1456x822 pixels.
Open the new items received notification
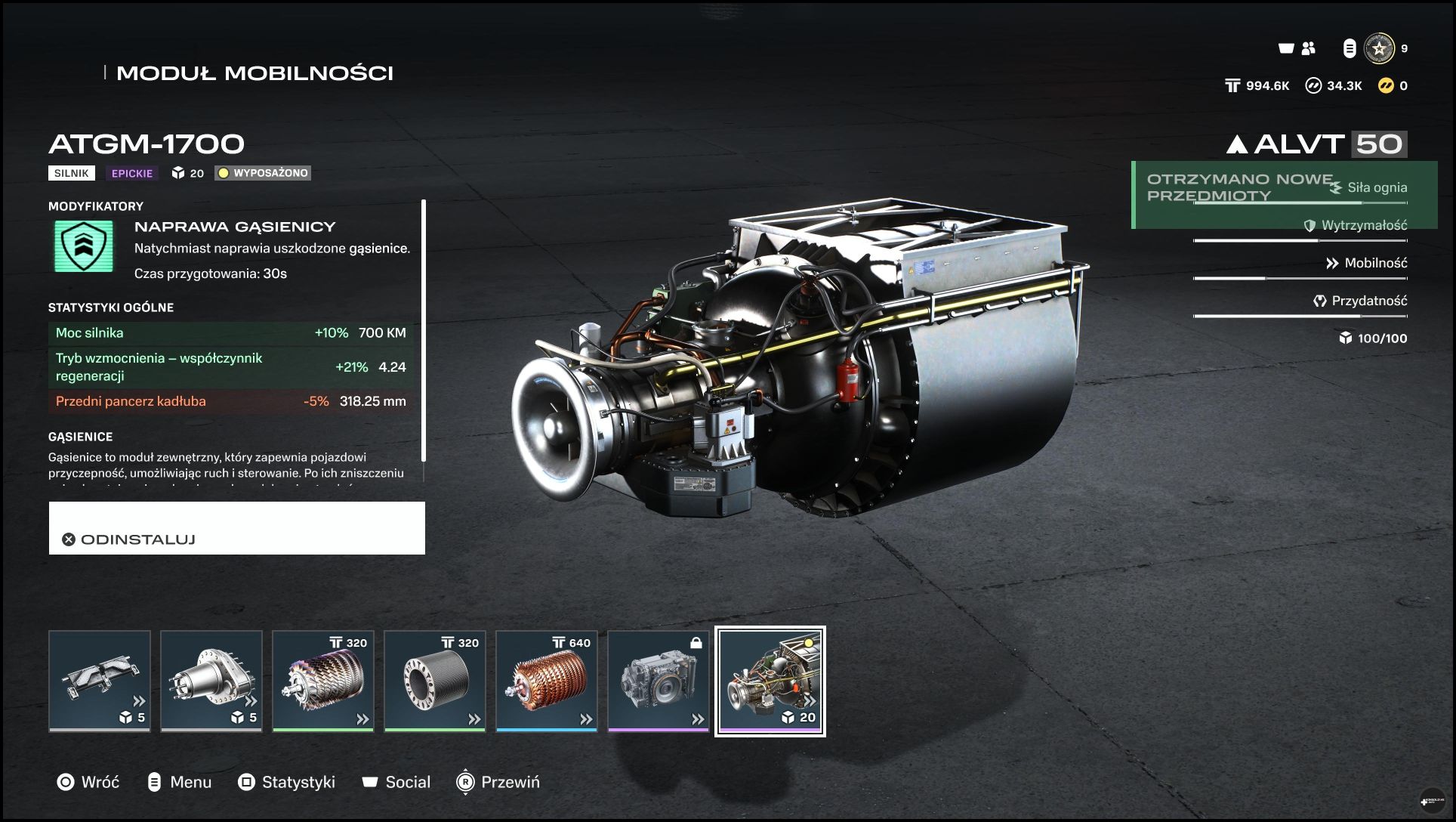pyautogui.click(x=1239, y=194)
